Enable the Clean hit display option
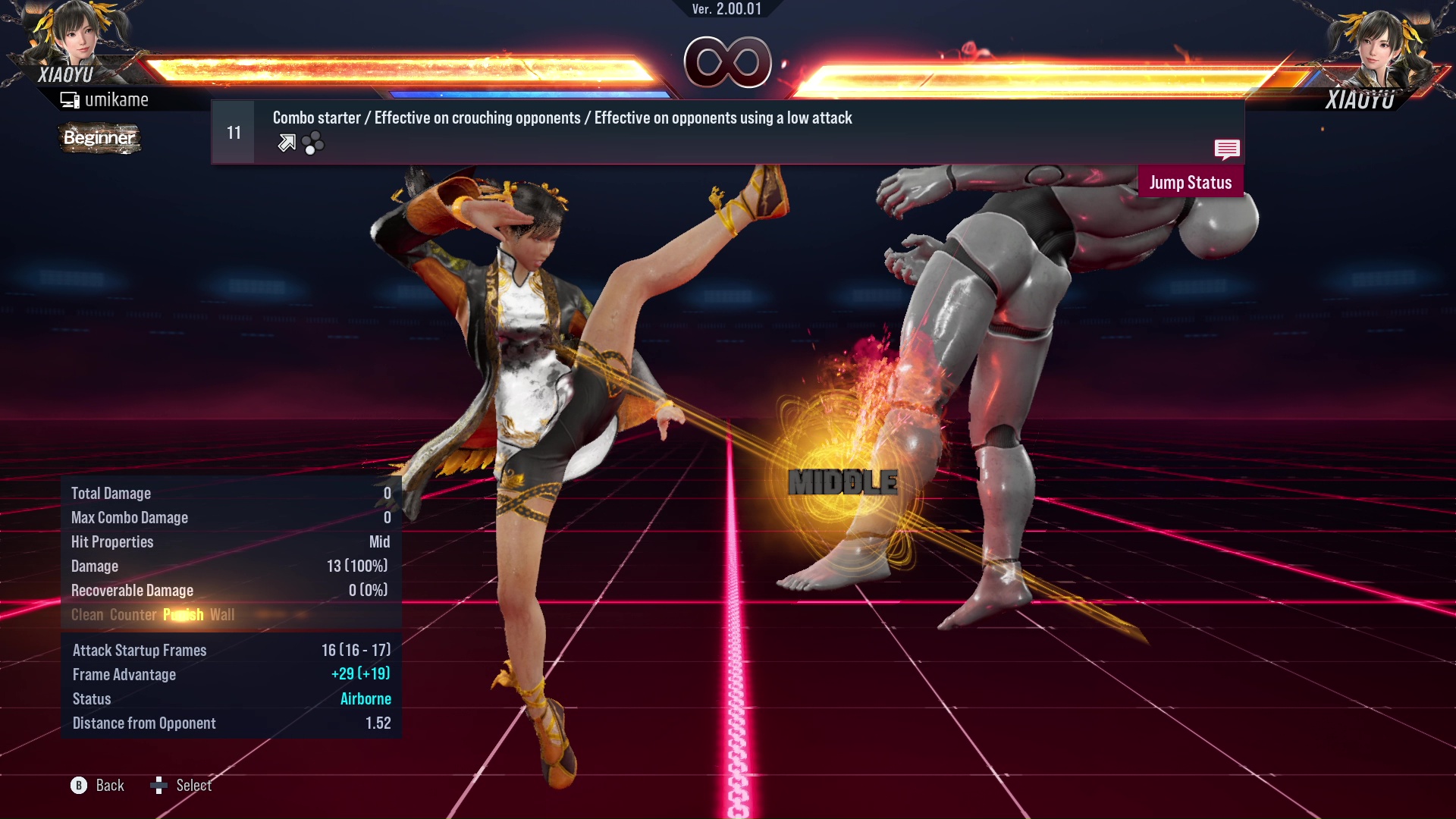Viewport: 1456px width, 819px height. click(x=89, y=615)
